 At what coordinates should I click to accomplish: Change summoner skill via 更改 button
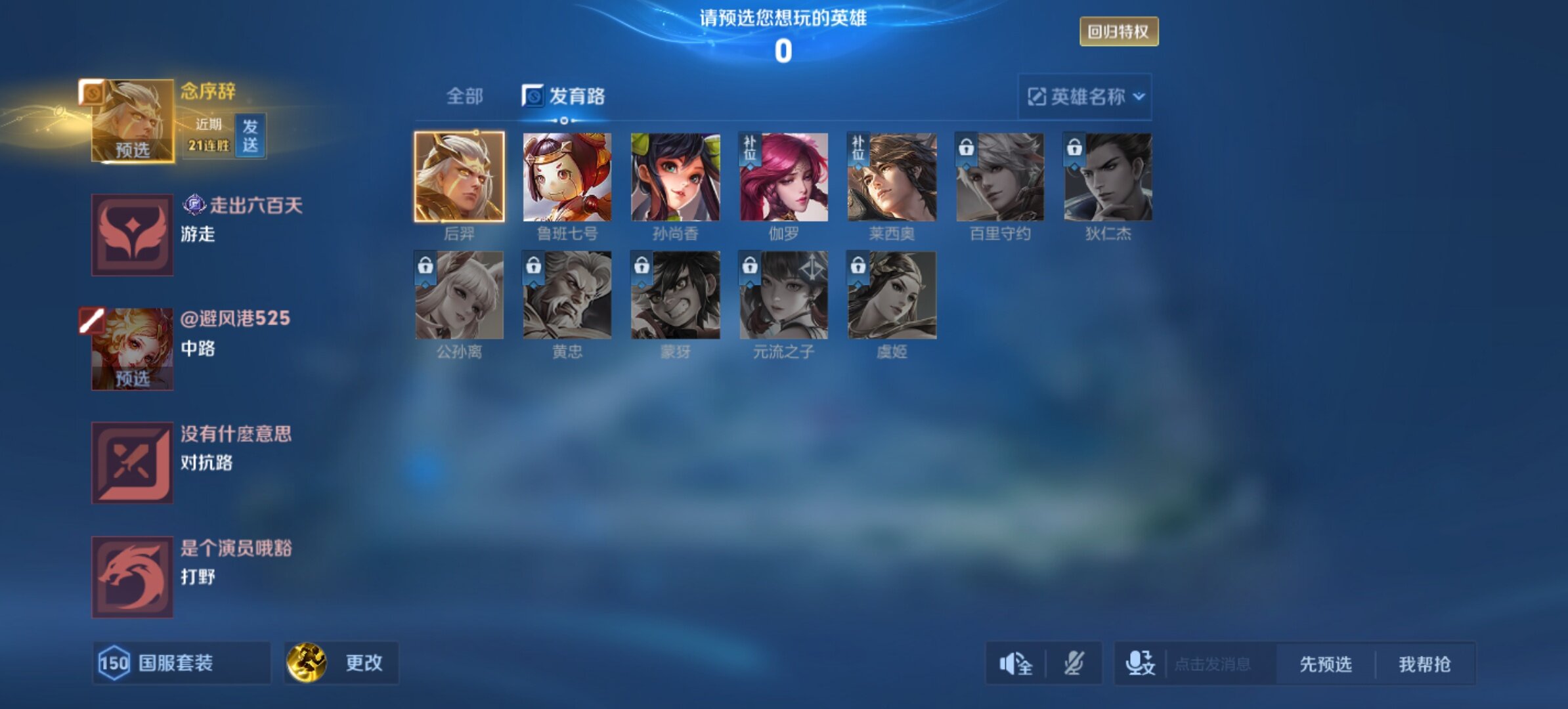point(341,663)
